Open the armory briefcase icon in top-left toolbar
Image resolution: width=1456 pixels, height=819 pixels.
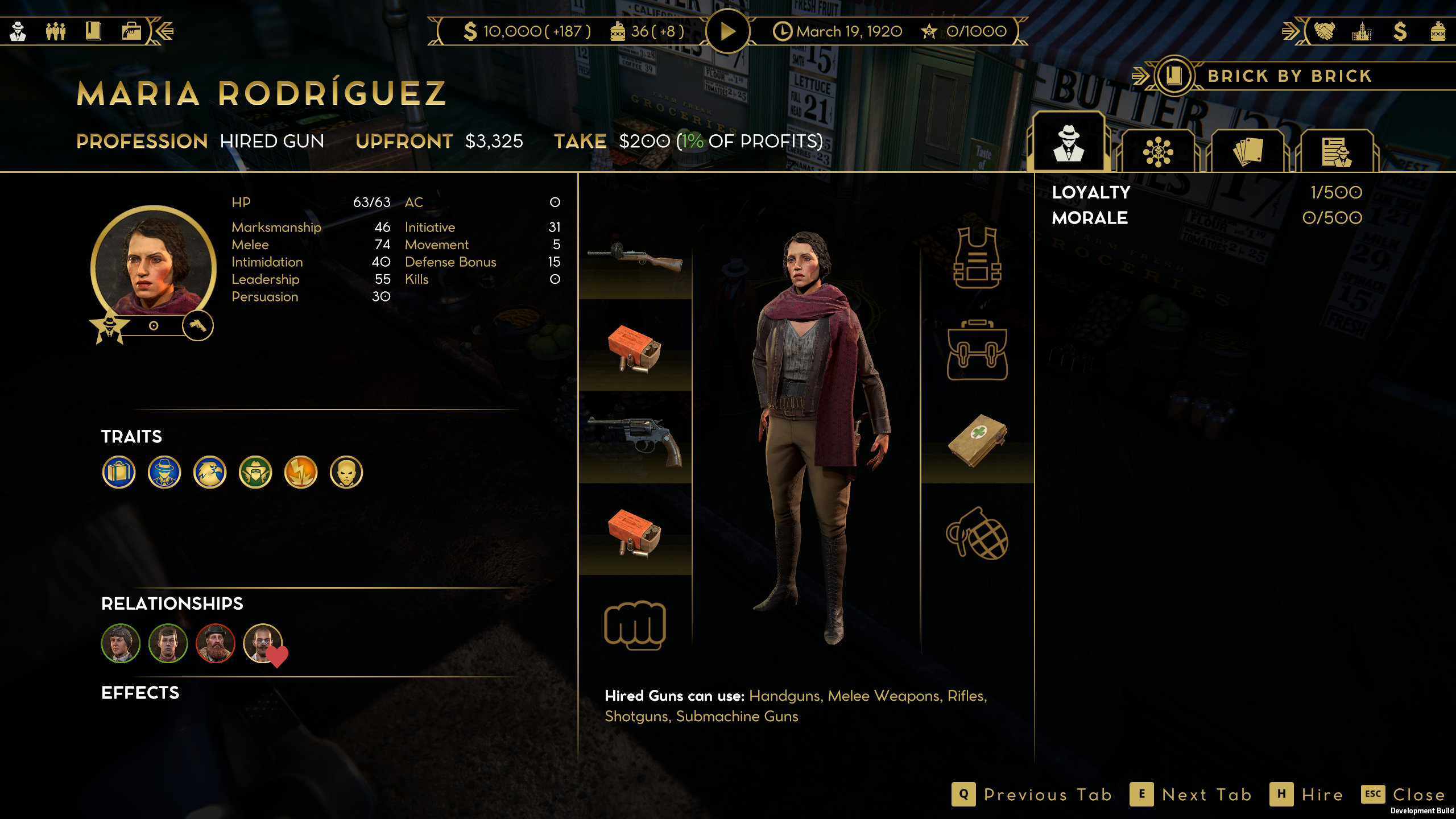click(134, 31)
